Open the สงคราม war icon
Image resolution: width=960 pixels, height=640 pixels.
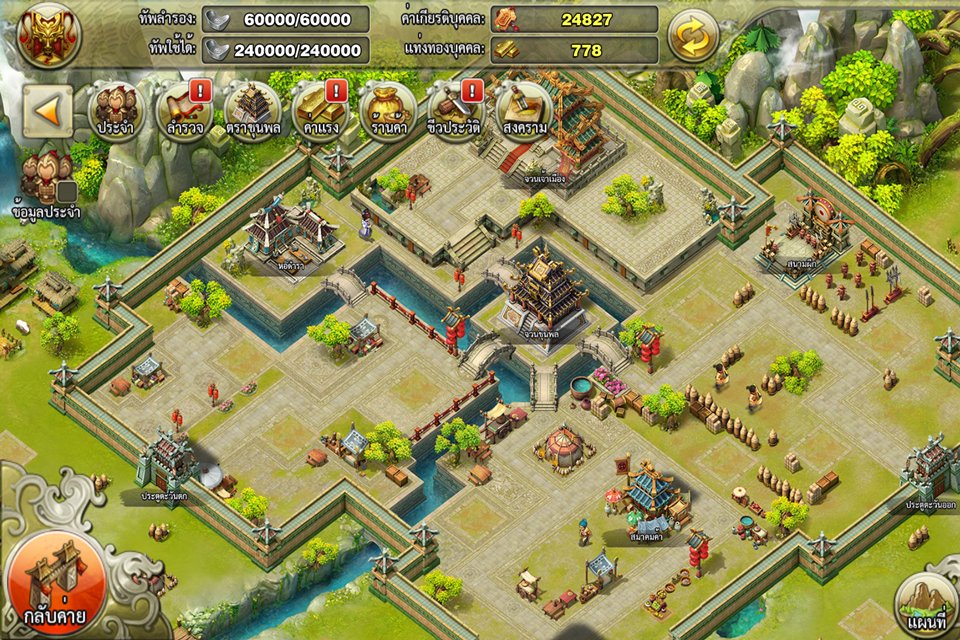click(524, 110)
